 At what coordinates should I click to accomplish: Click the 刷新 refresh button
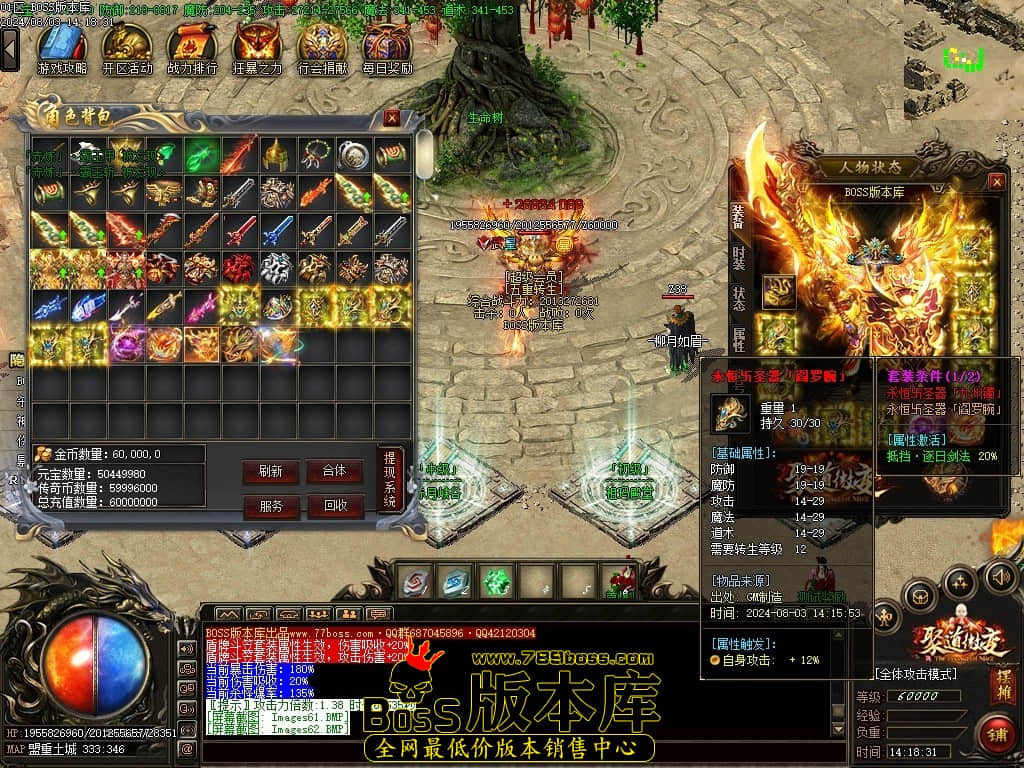(270, 471)
